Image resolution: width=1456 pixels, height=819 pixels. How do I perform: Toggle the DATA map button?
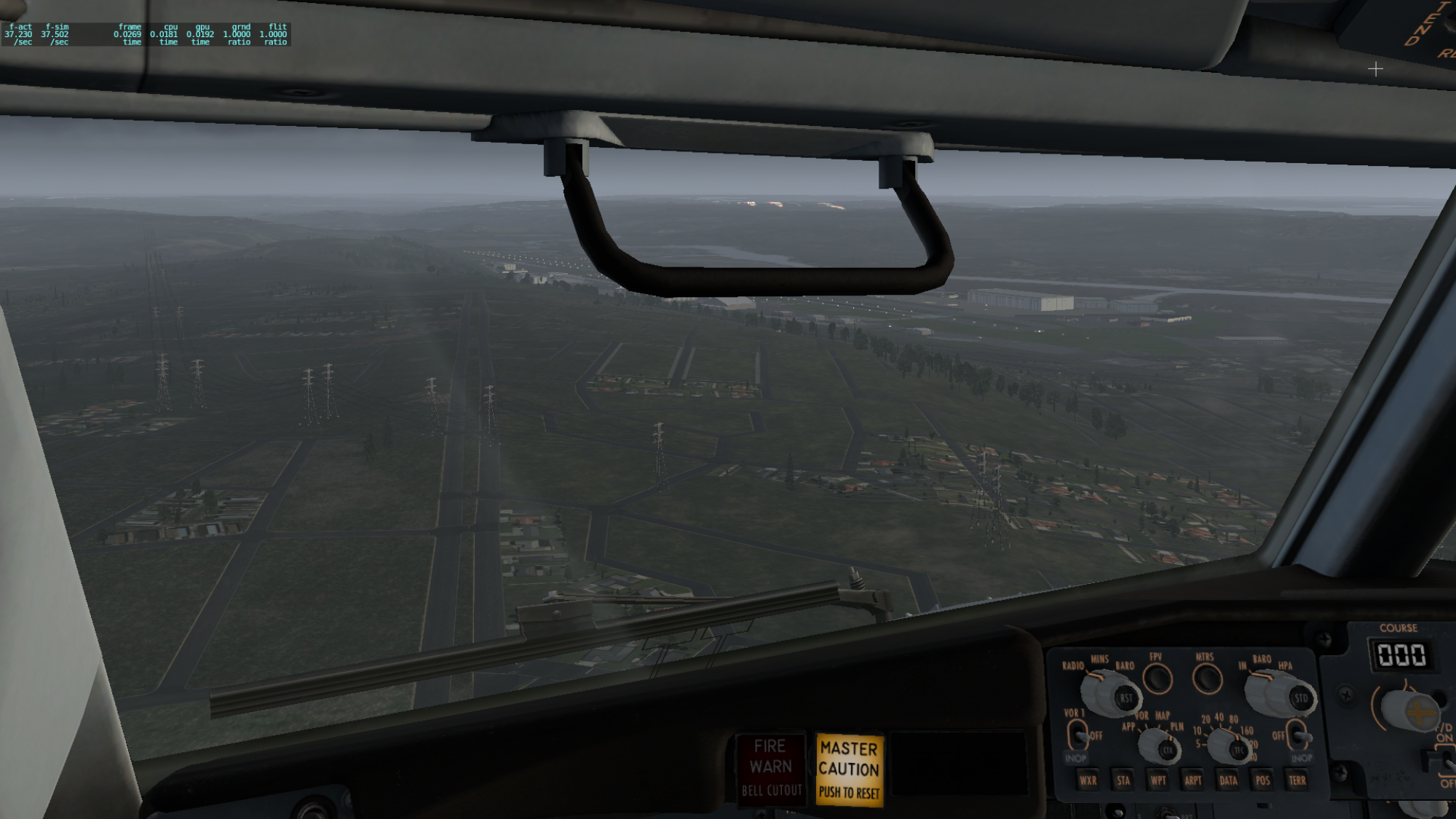(1228, 780)
